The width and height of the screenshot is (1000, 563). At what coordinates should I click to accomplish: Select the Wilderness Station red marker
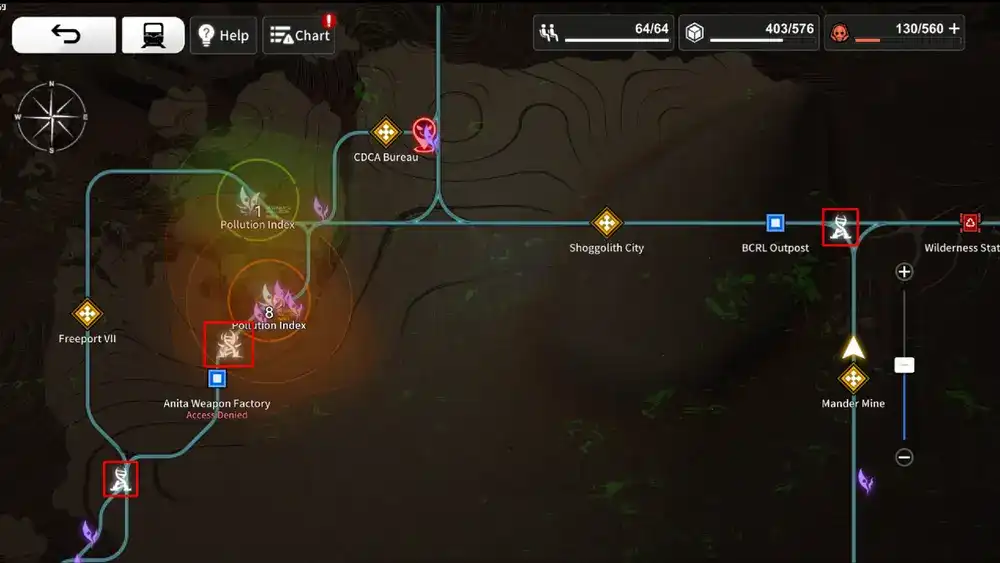pyautogui.click(x=969, y=223)
